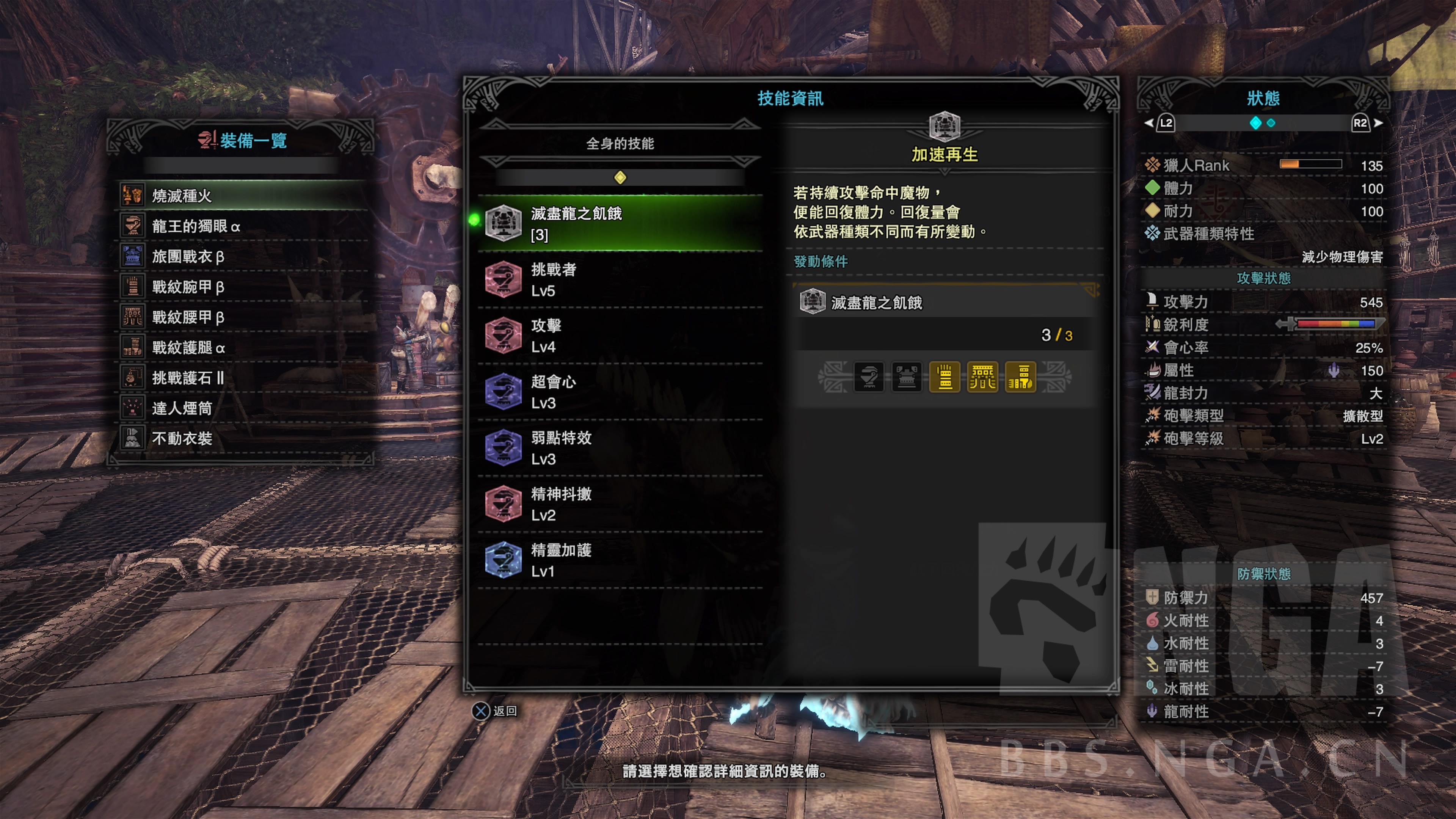Select the 旅團戰衣β chest armor icon
The image size is (1456, 819).
pos(132,256)
